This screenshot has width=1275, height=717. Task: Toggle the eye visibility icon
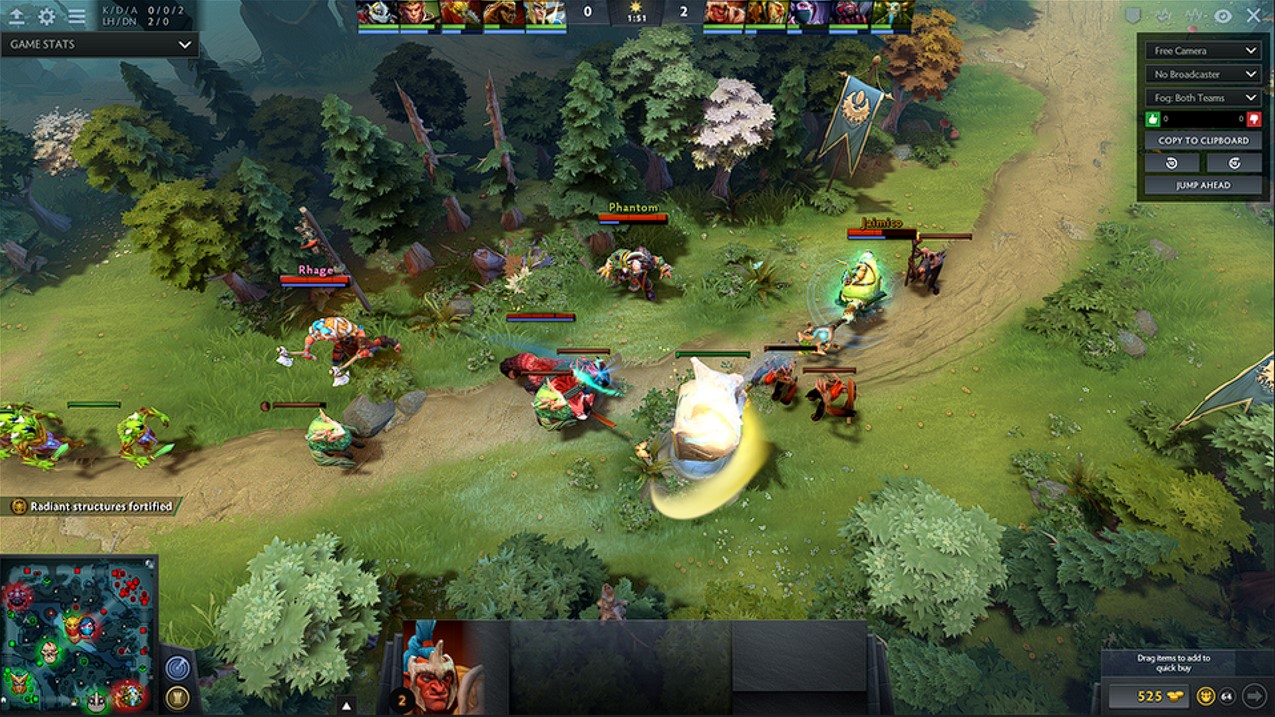pos(1223,16)
